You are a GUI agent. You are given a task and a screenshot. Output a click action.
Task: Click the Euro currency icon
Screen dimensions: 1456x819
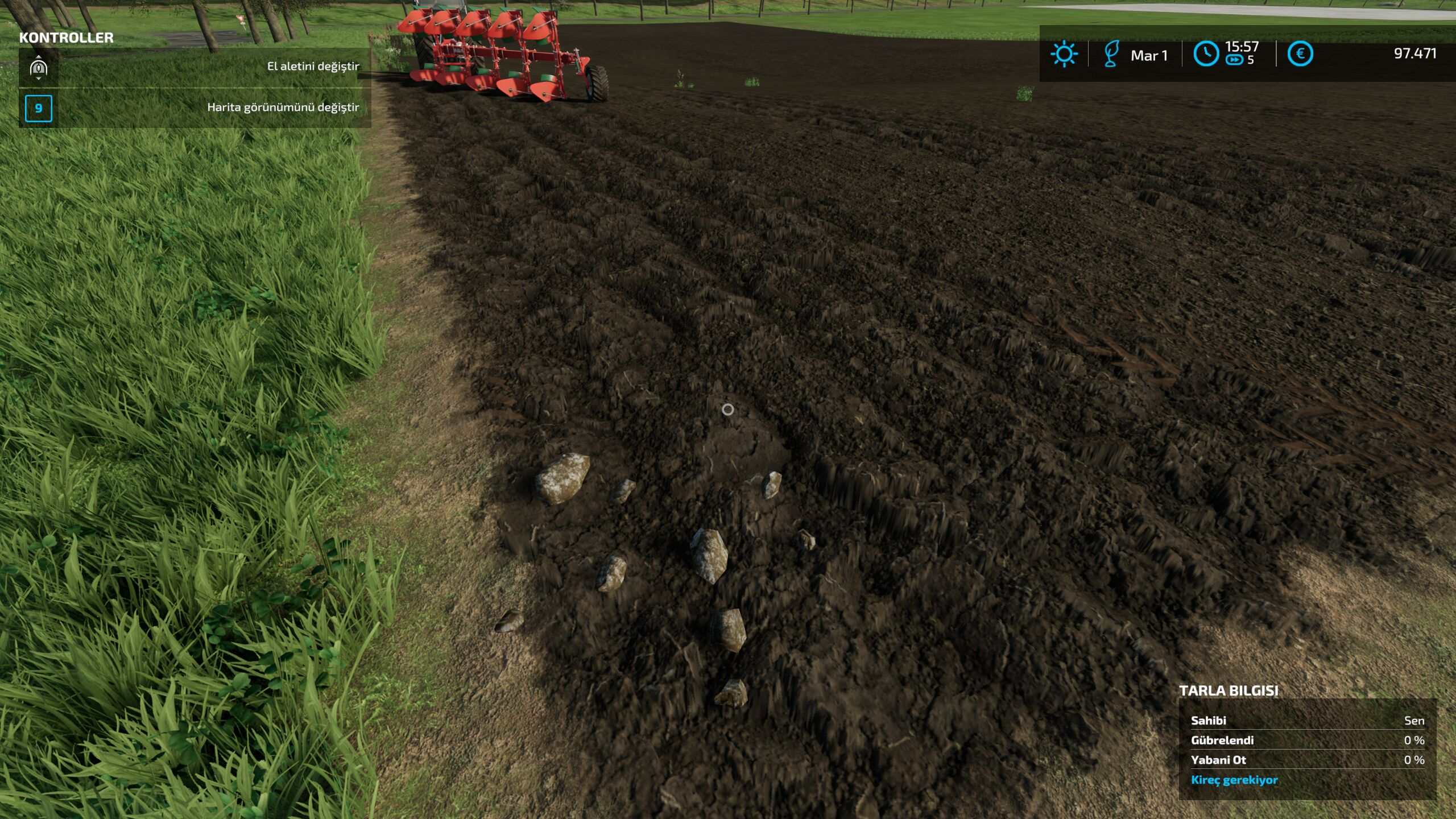1301,53
